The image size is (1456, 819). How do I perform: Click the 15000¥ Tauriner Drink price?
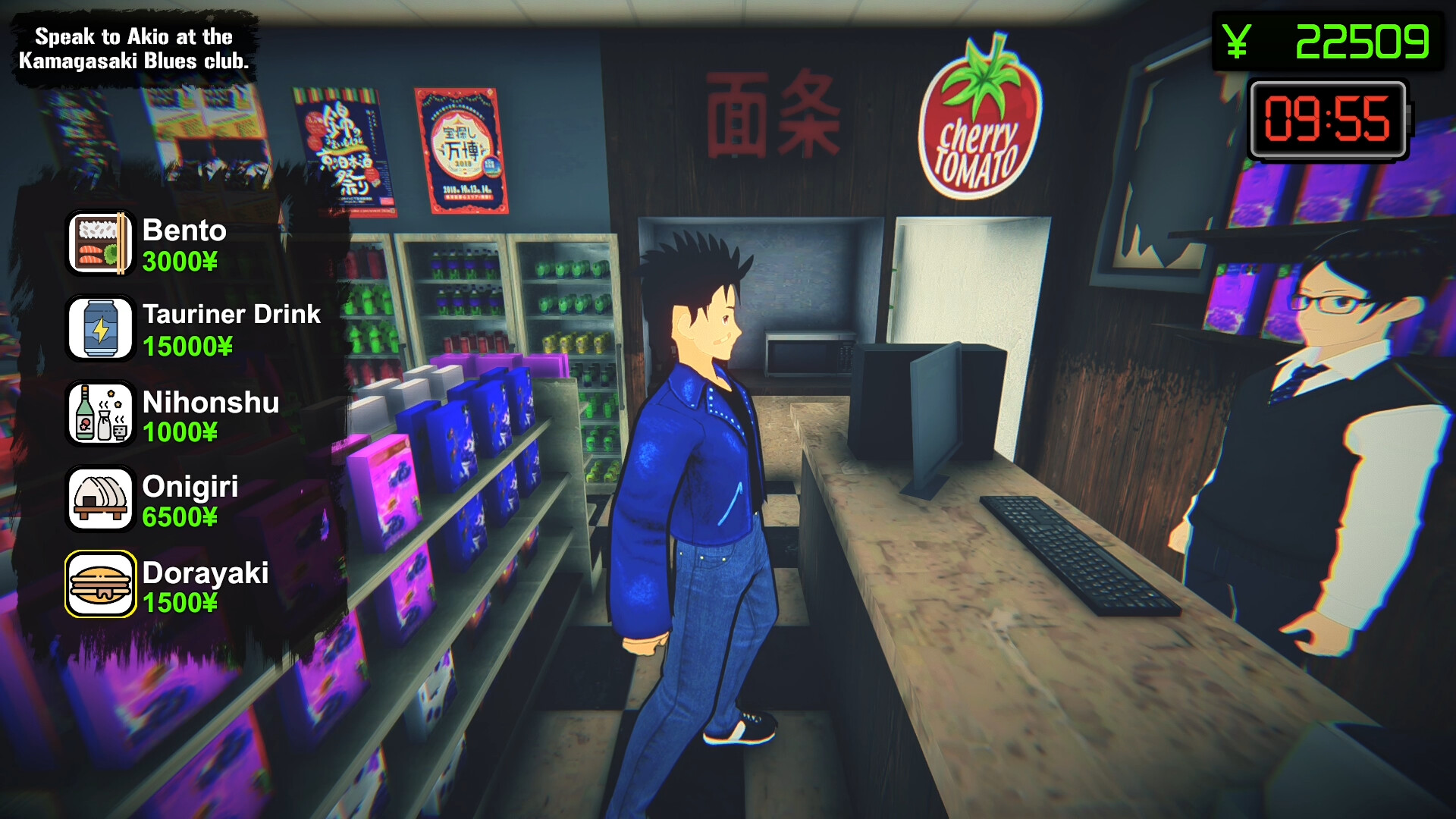click(x=188, y=347)
